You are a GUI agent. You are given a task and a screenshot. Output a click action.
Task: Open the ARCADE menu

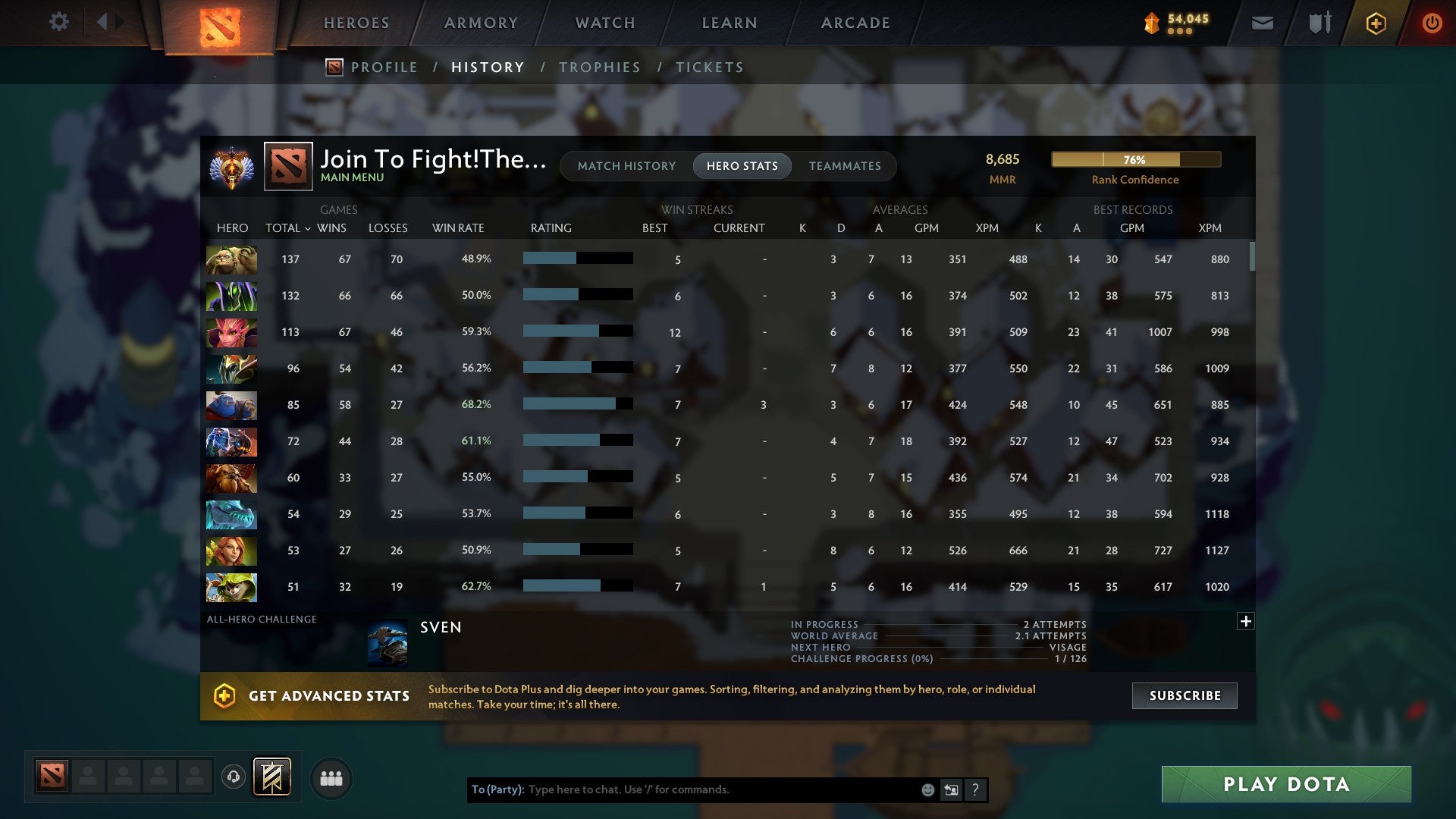[x=855, y=23]
